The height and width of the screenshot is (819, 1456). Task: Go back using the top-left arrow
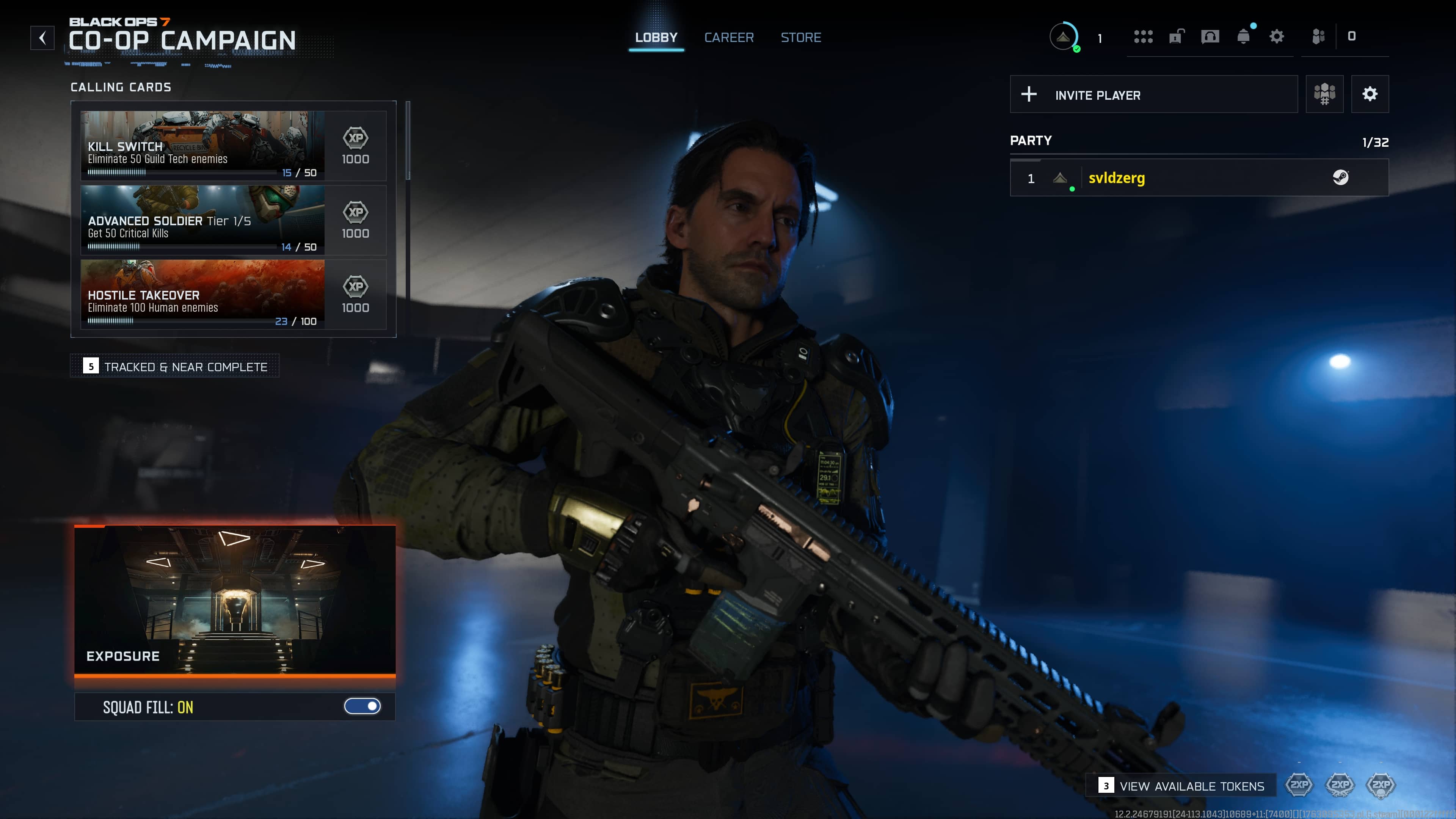click(42, 38)
